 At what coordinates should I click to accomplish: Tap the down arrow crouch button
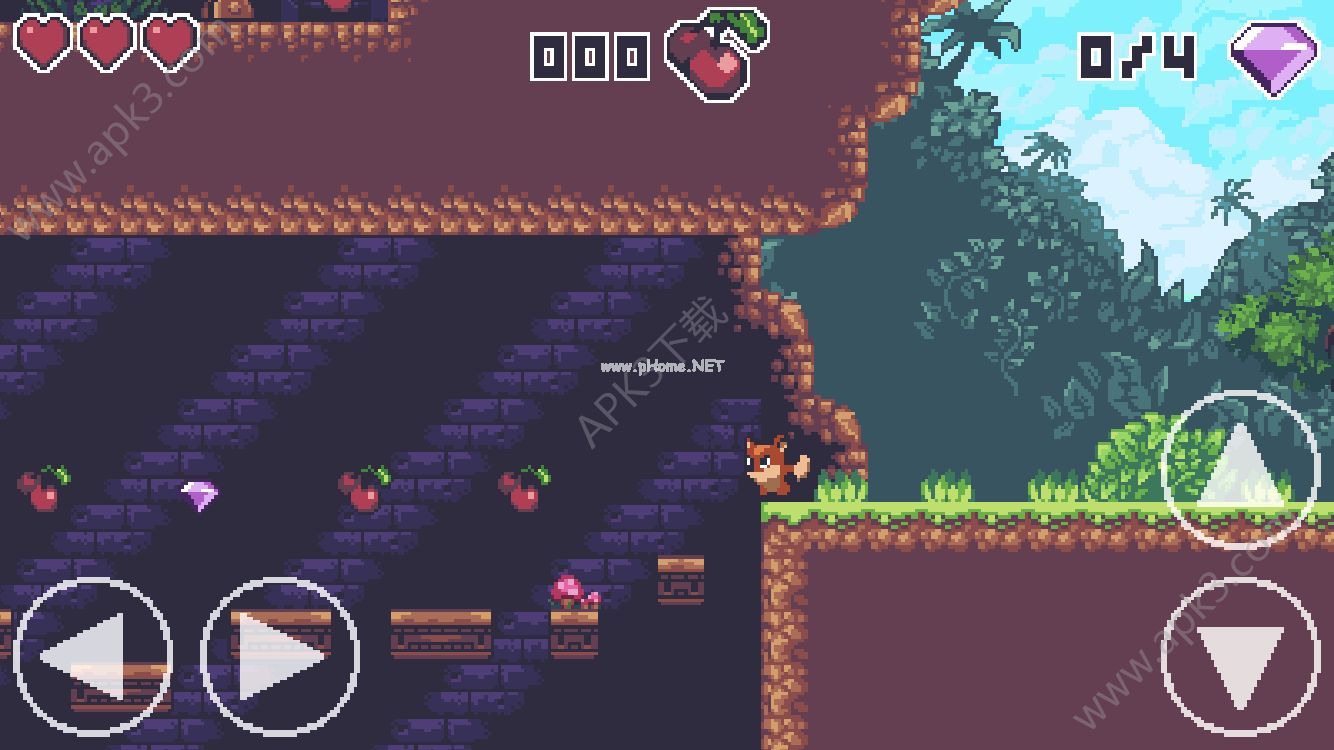point(1241,657)
